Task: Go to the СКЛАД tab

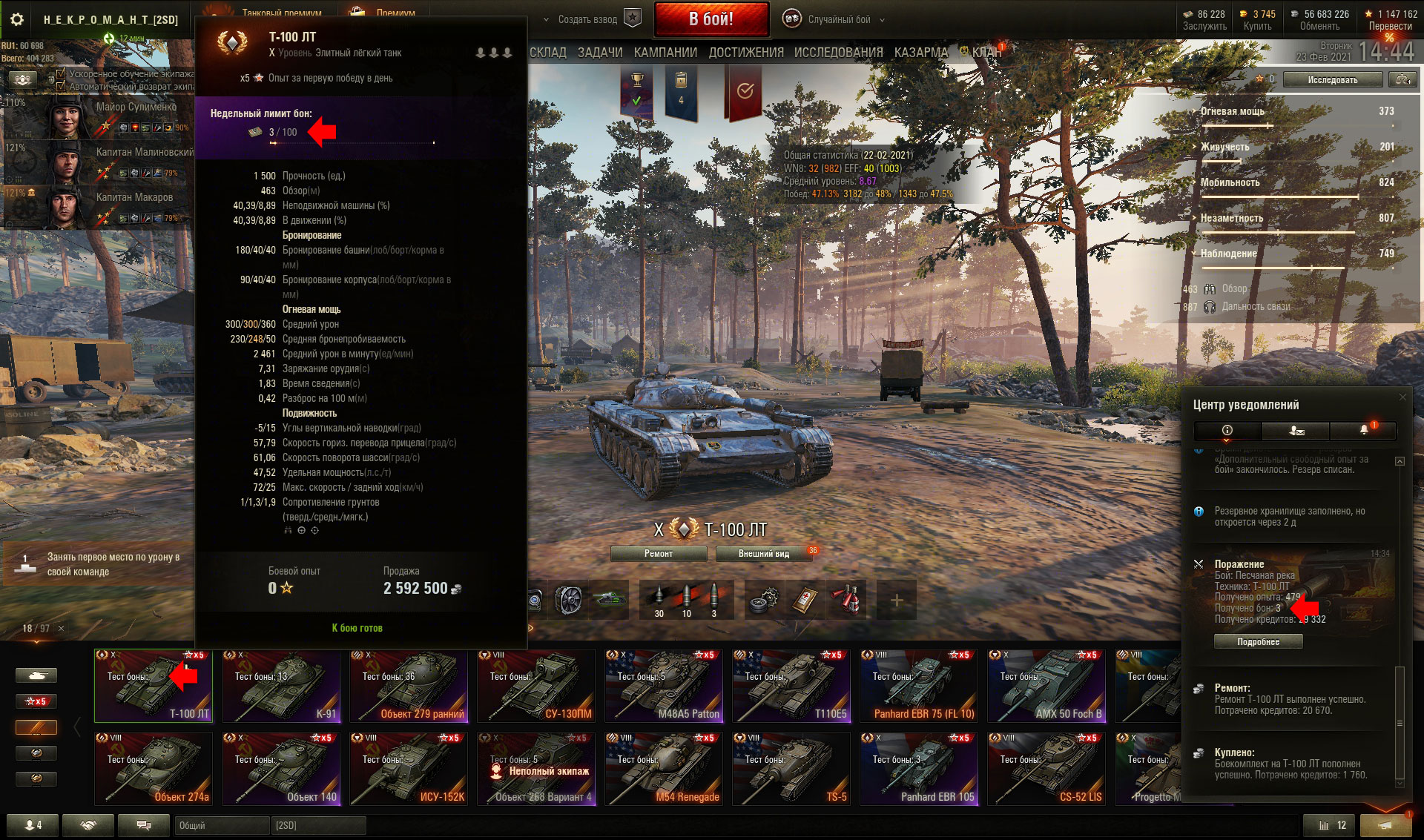Action: pos(548,53)
